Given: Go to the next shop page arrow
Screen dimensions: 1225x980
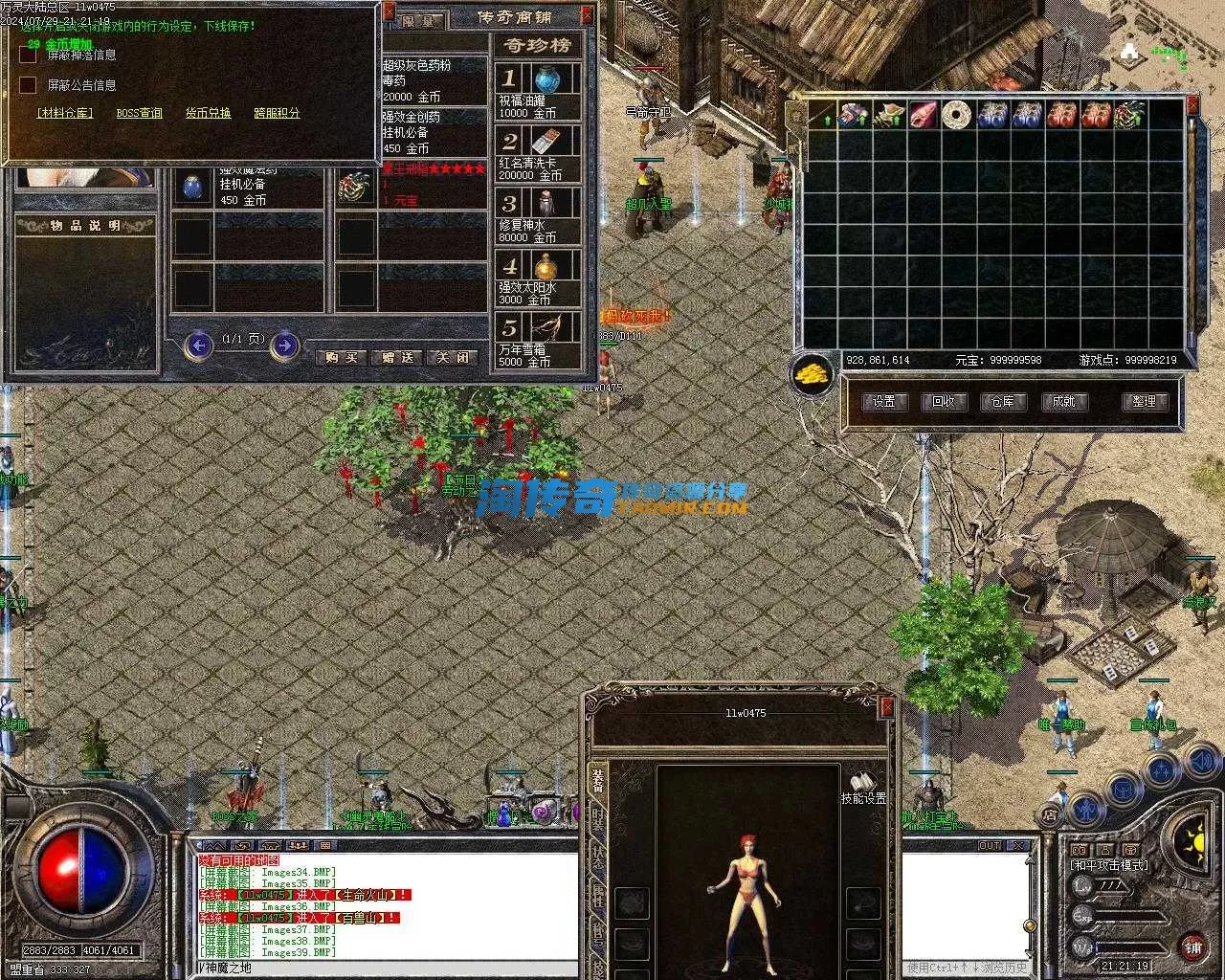Looking at the screenshot, I should (284, 345).
